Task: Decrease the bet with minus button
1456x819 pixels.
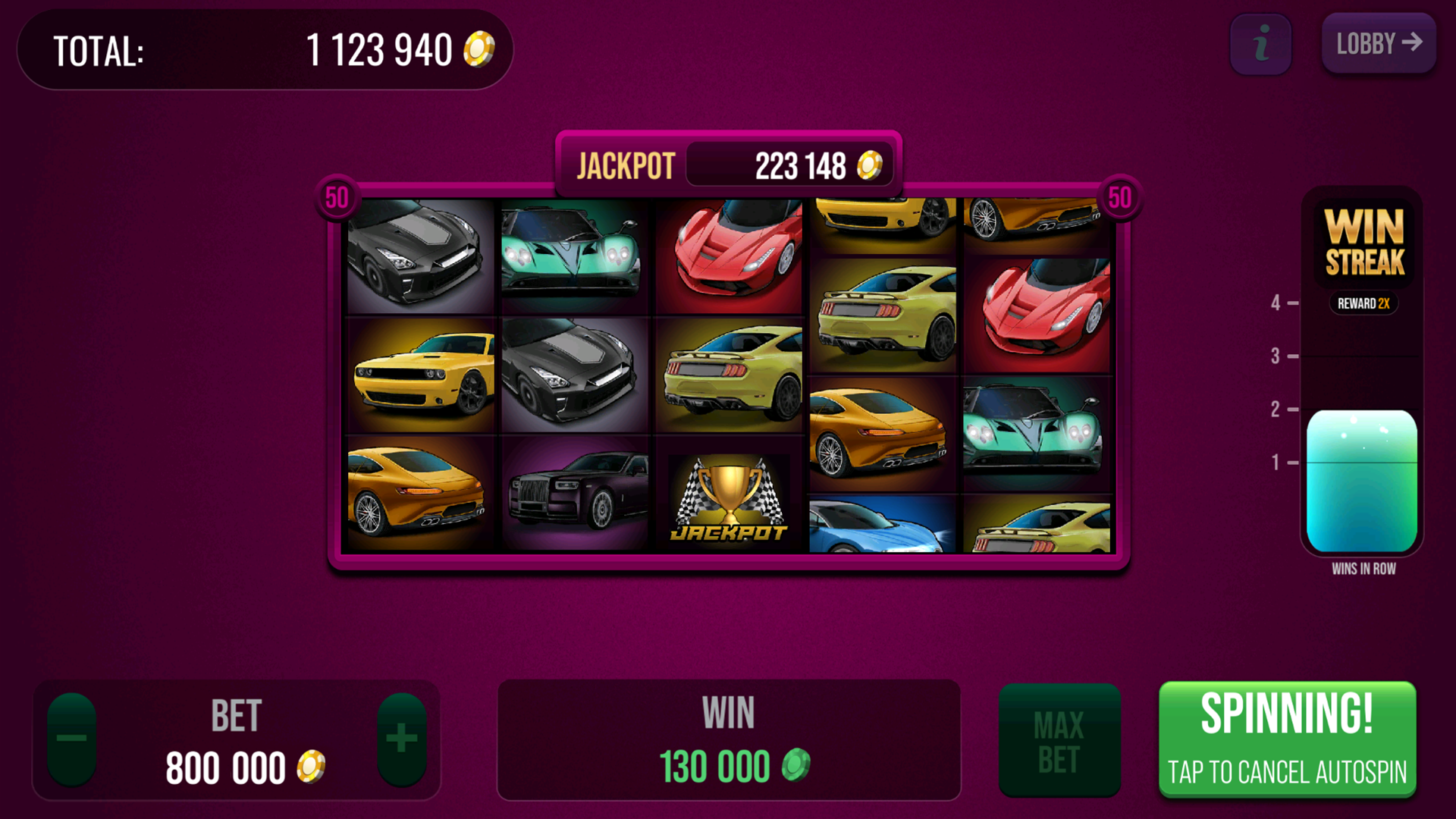Action: point(72,739)
